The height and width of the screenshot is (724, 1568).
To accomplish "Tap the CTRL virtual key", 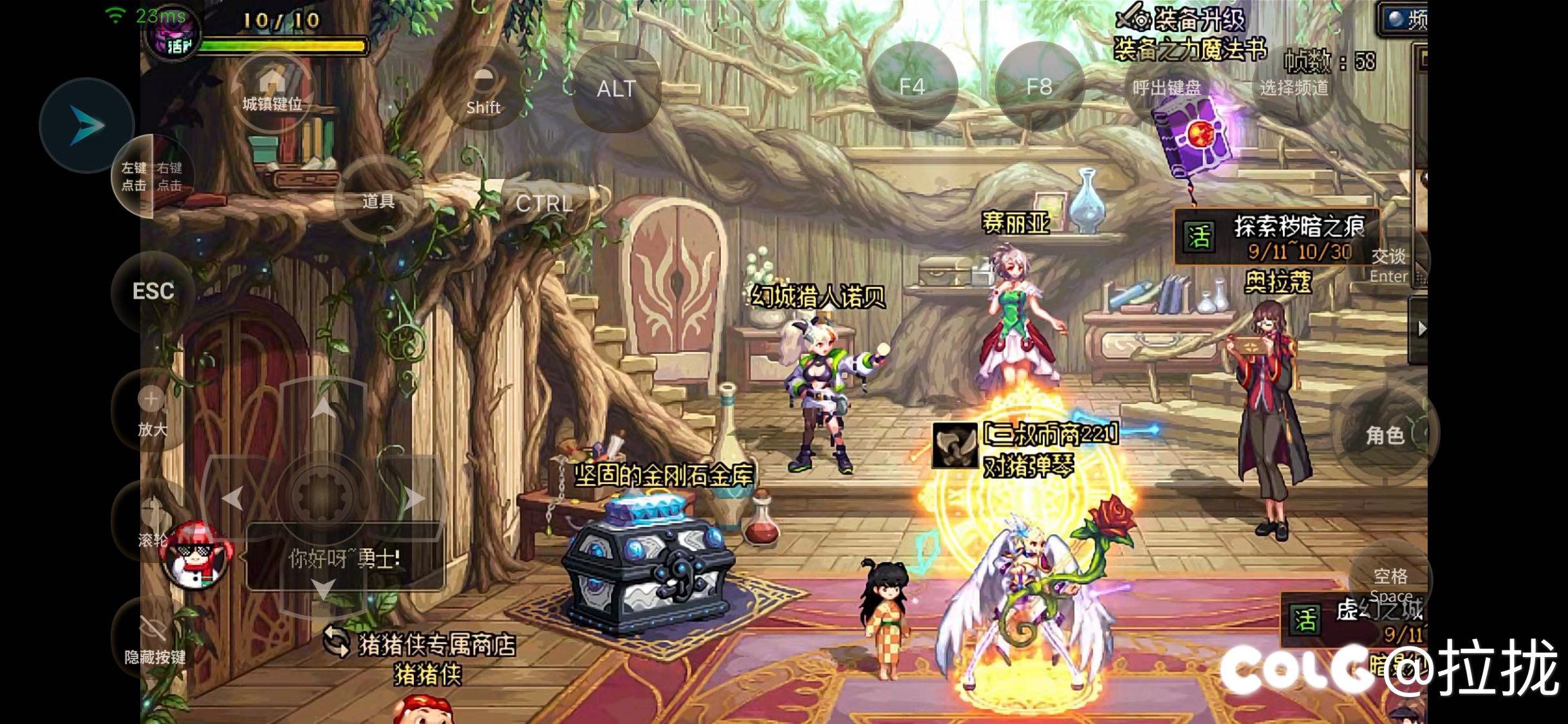I will 545,203.
